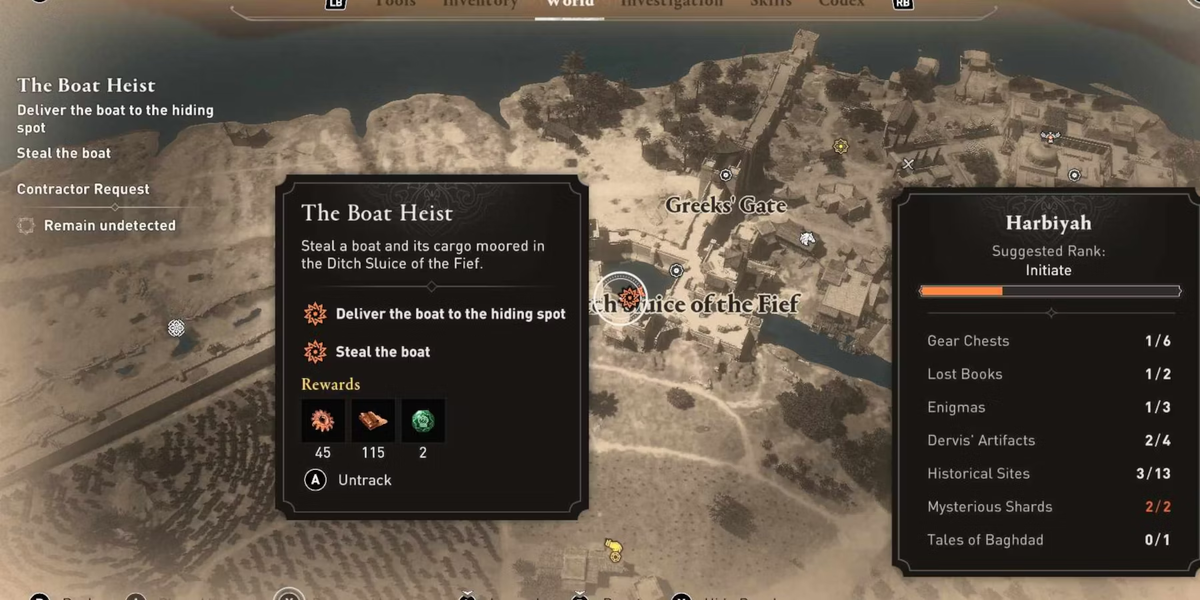Screen dimensions: 1200x600
Task: Click the white X marker on the map
Action: pyautogui.click(x=908, y=164)
